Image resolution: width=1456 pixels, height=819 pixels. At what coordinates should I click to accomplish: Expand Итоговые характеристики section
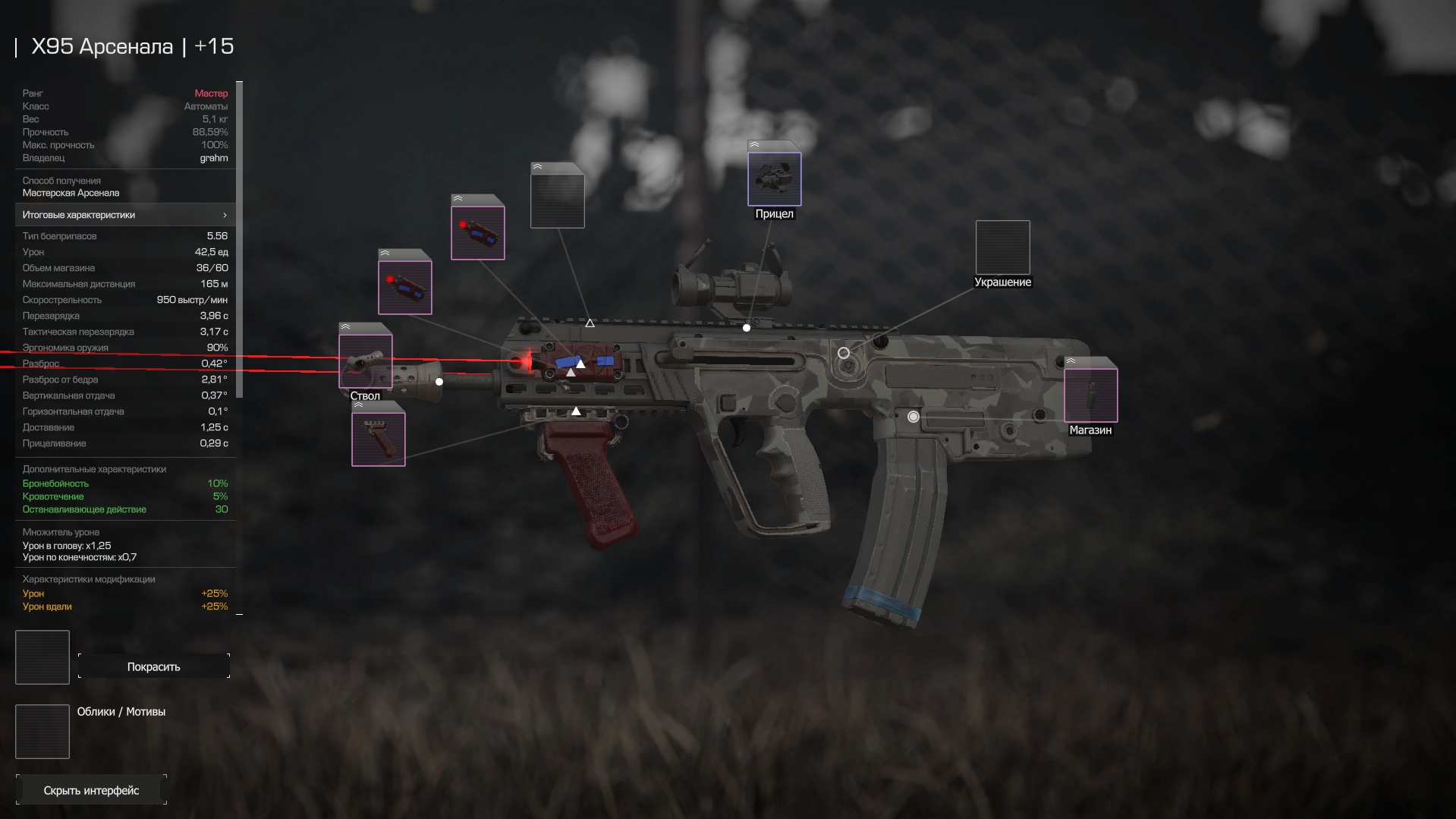(x=125, y=215)
